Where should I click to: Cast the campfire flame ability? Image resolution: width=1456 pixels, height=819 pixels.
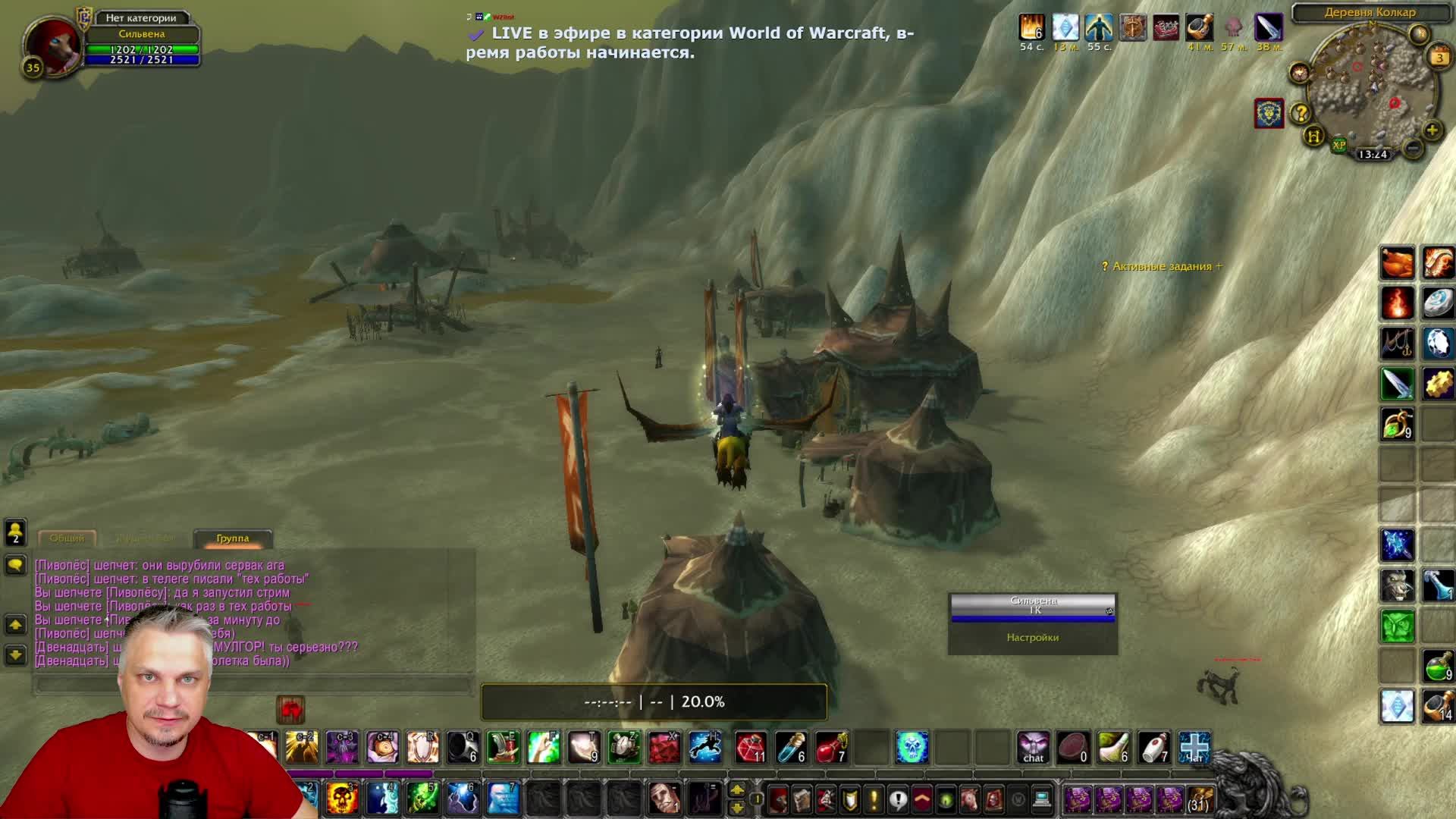(1397, 303)
